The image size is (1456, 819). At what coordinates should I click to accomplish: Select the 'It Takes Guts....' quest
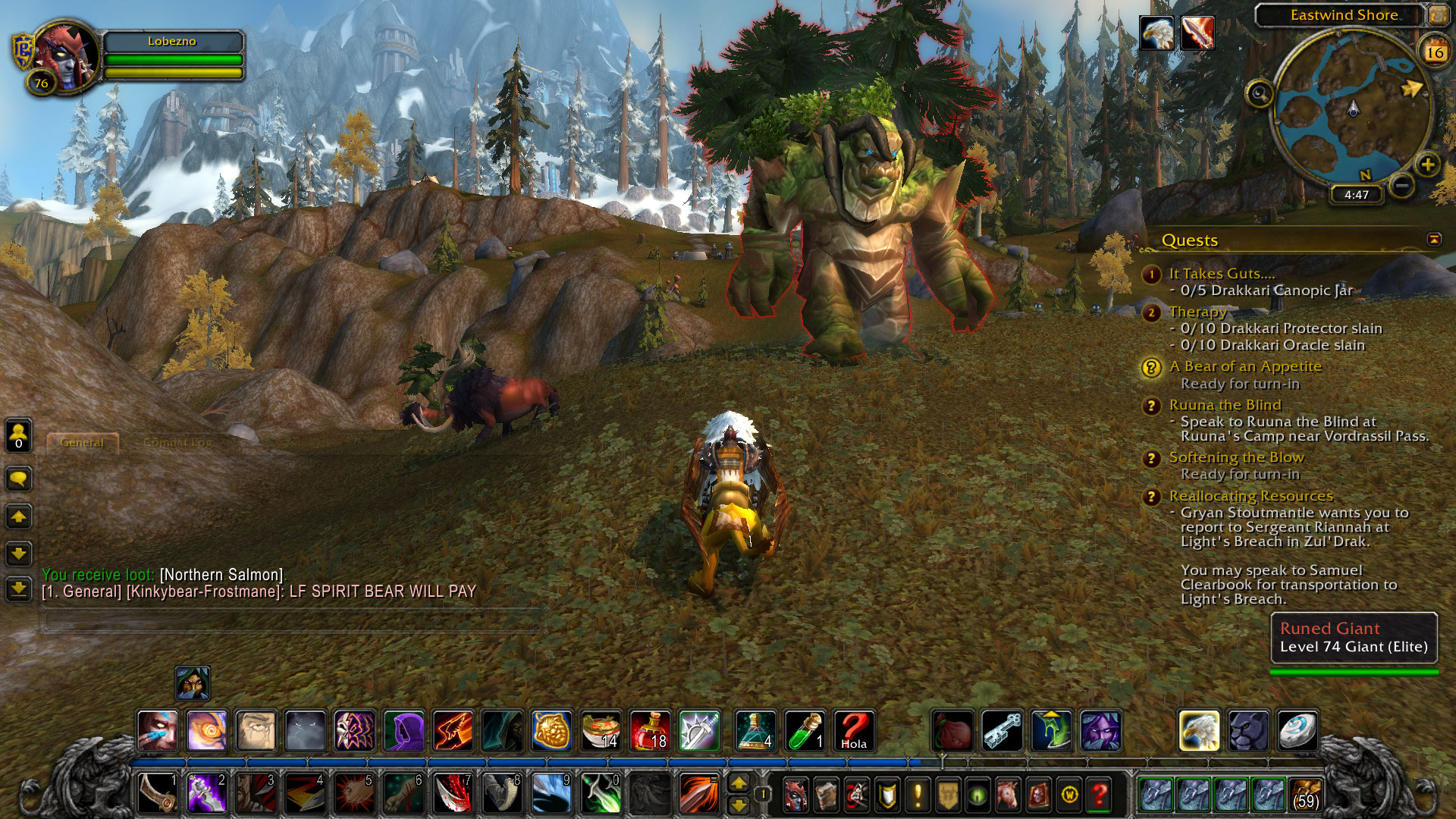(1222, 274)
